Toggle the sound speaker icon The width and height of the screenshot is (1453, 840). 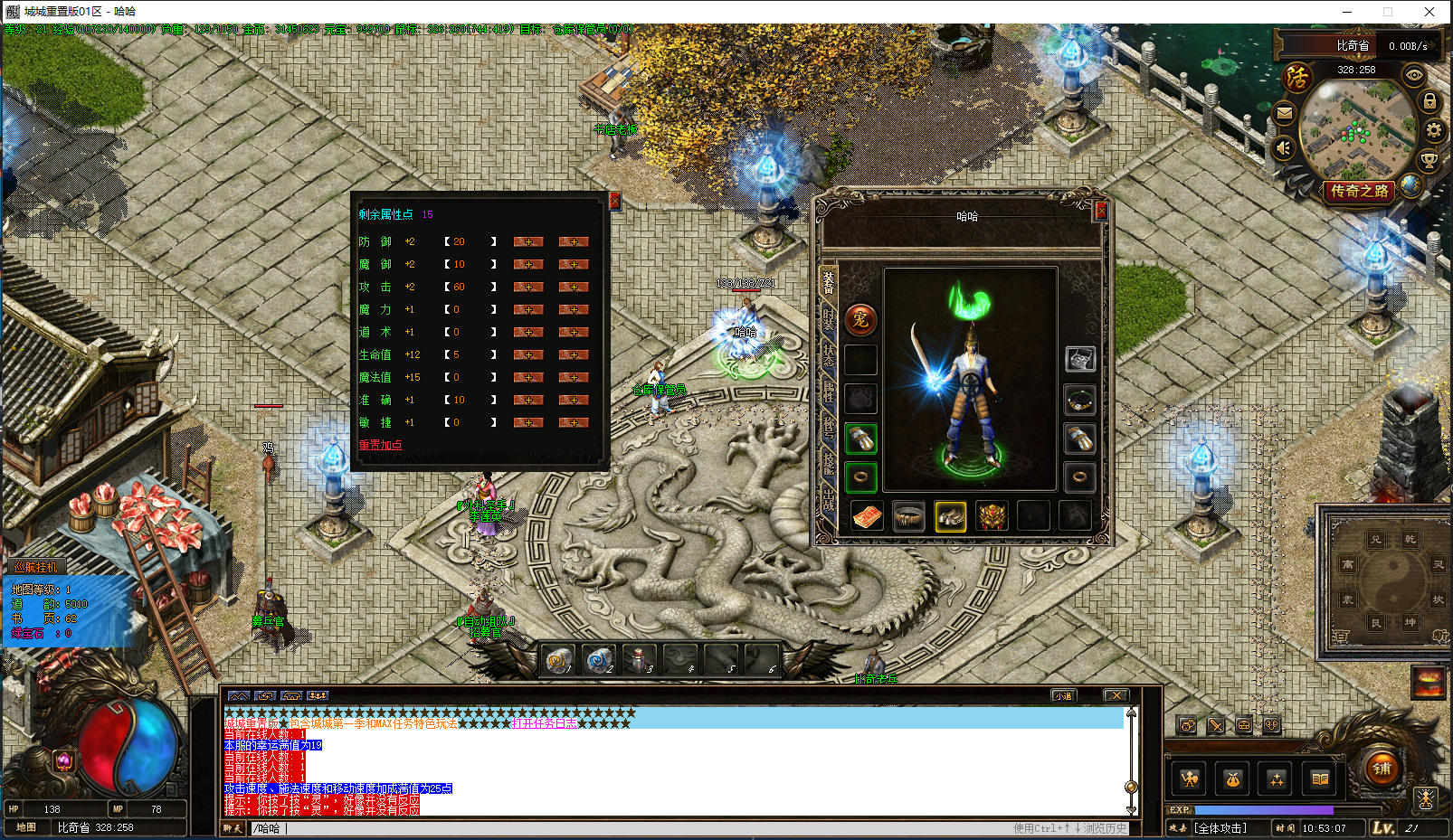click(x=1284, y=147)
